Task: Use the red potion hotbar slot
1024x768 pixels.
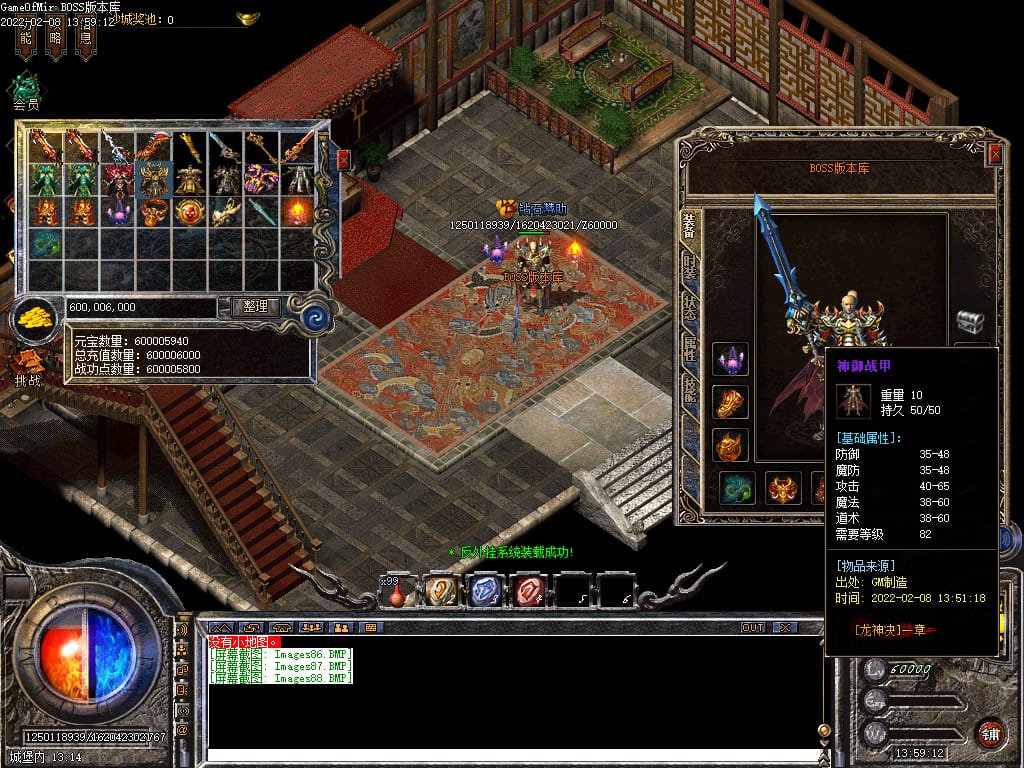Action: click(397, 592)
